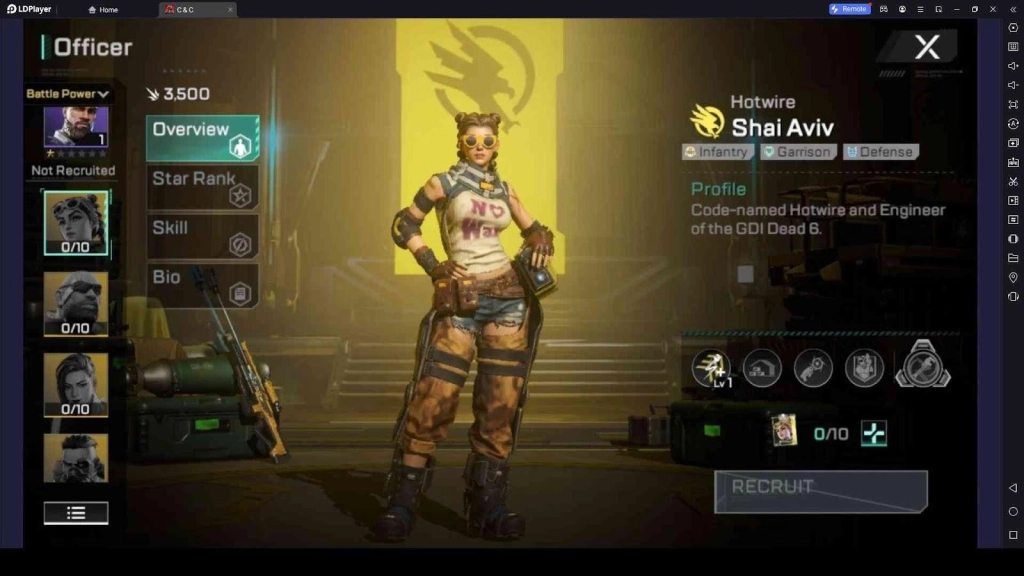Open the Battle Power sort dropdown
Image resolution: width=1024 pixels, height=576 pixels.
(x=68, y=94)
